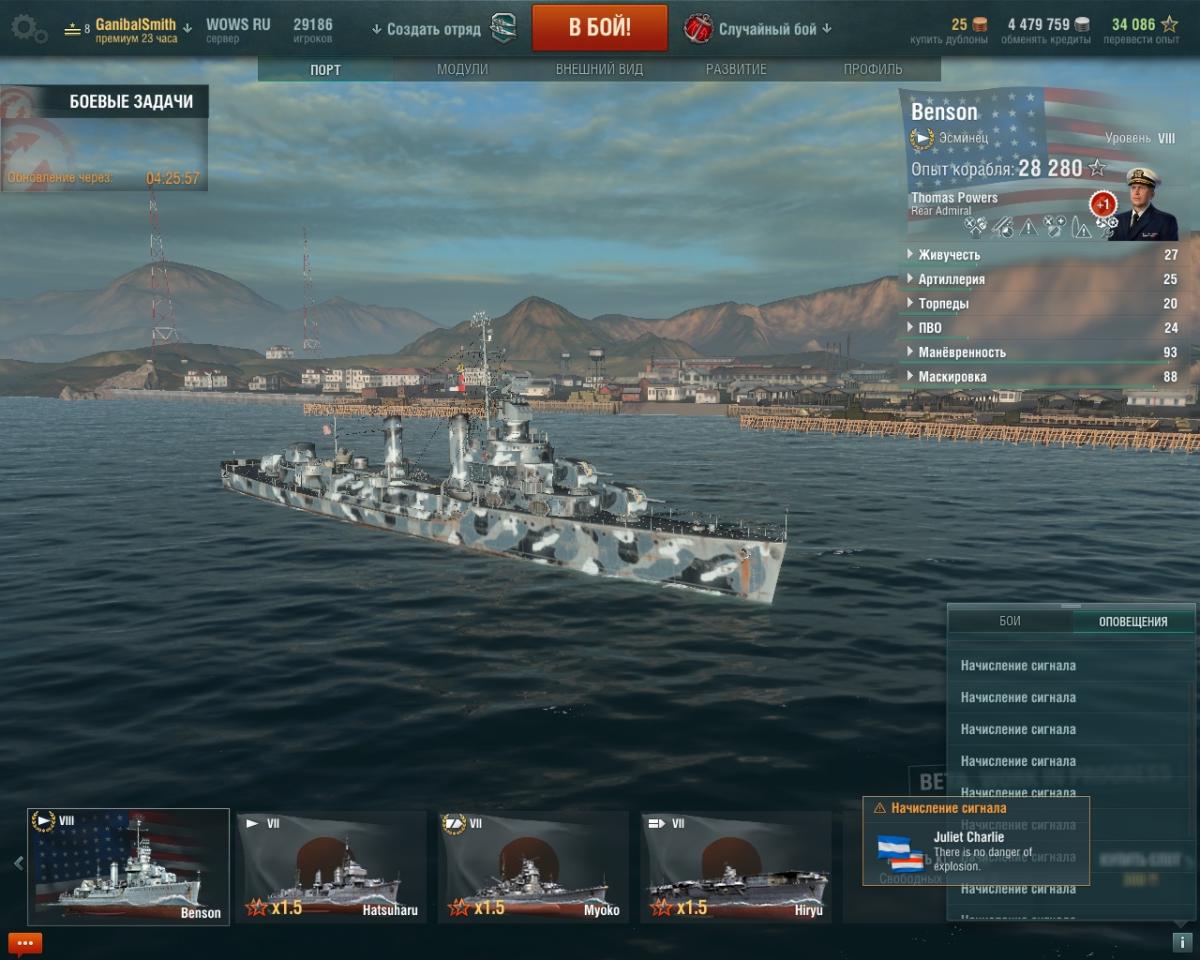Screen dimensions: 1200x960
Task: Select the ПОРТ tab
Action: (x=325, y=70)
